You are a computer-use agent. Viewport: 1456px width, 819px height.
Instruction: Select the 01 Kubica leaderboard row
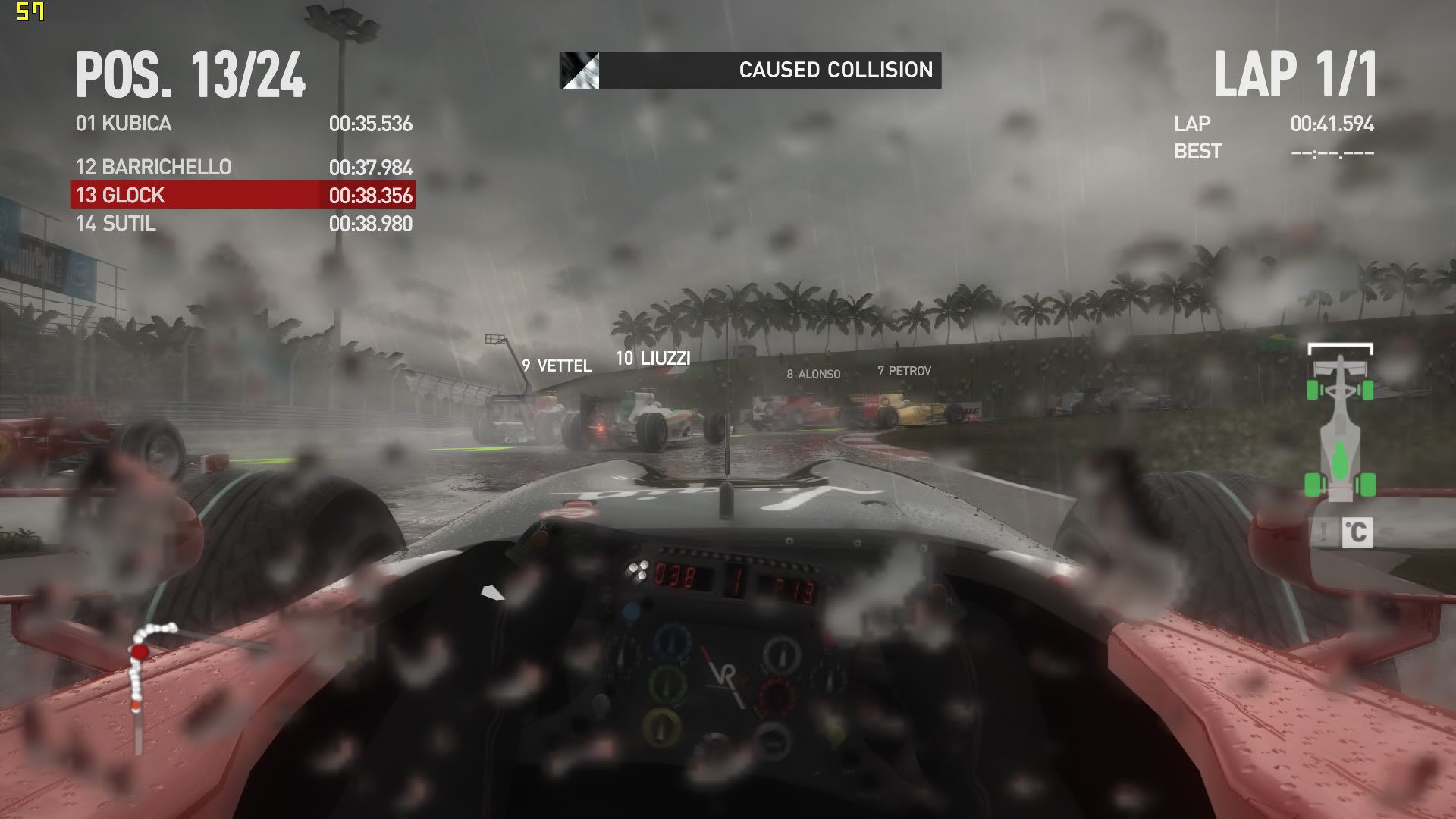(x=243, y=124)
